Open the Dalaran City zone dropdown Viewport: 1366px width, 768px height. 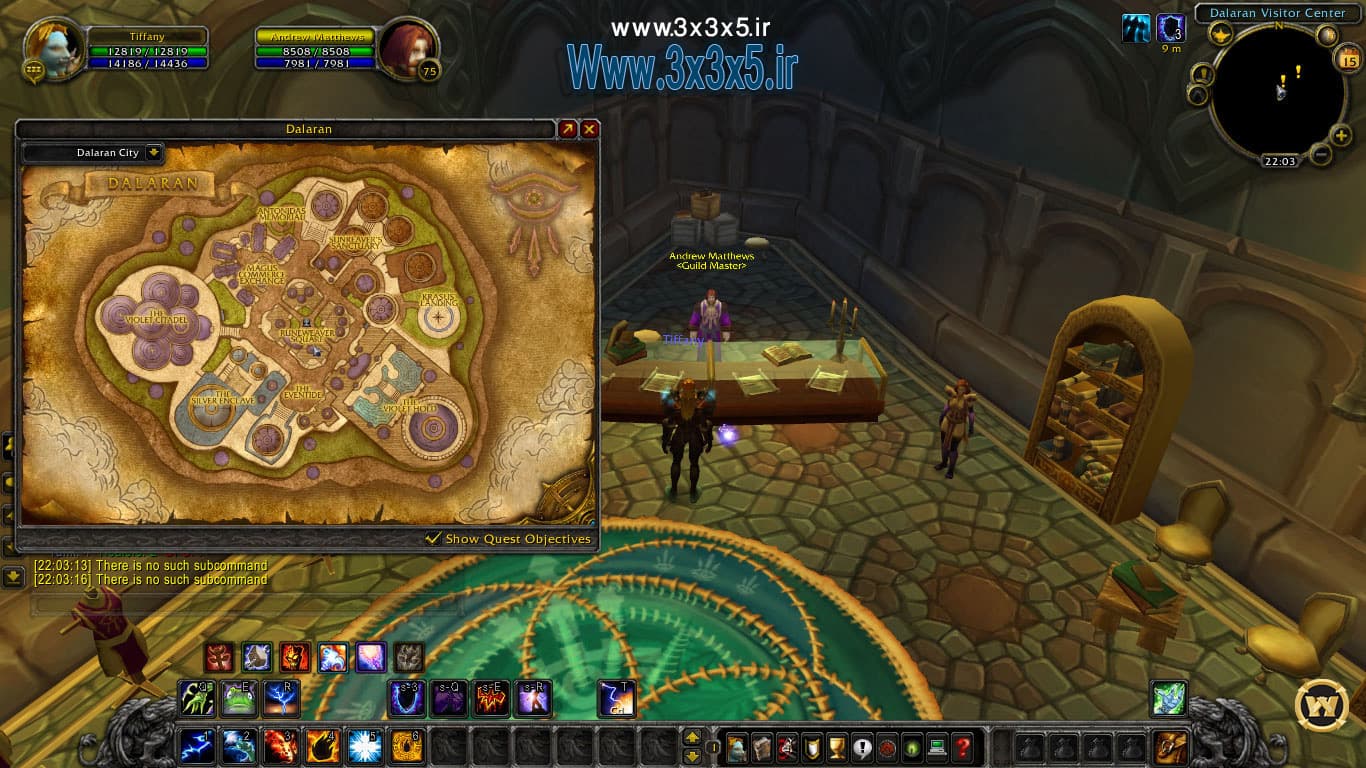(110, 152)
